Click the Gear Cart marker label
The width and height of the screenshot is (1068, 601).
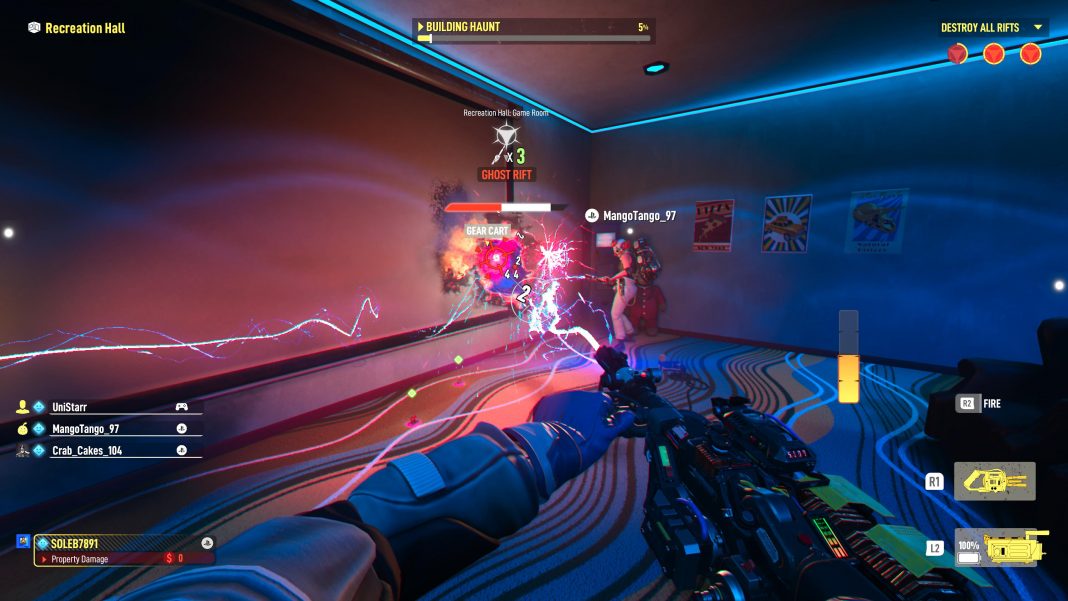click(487, 231)
